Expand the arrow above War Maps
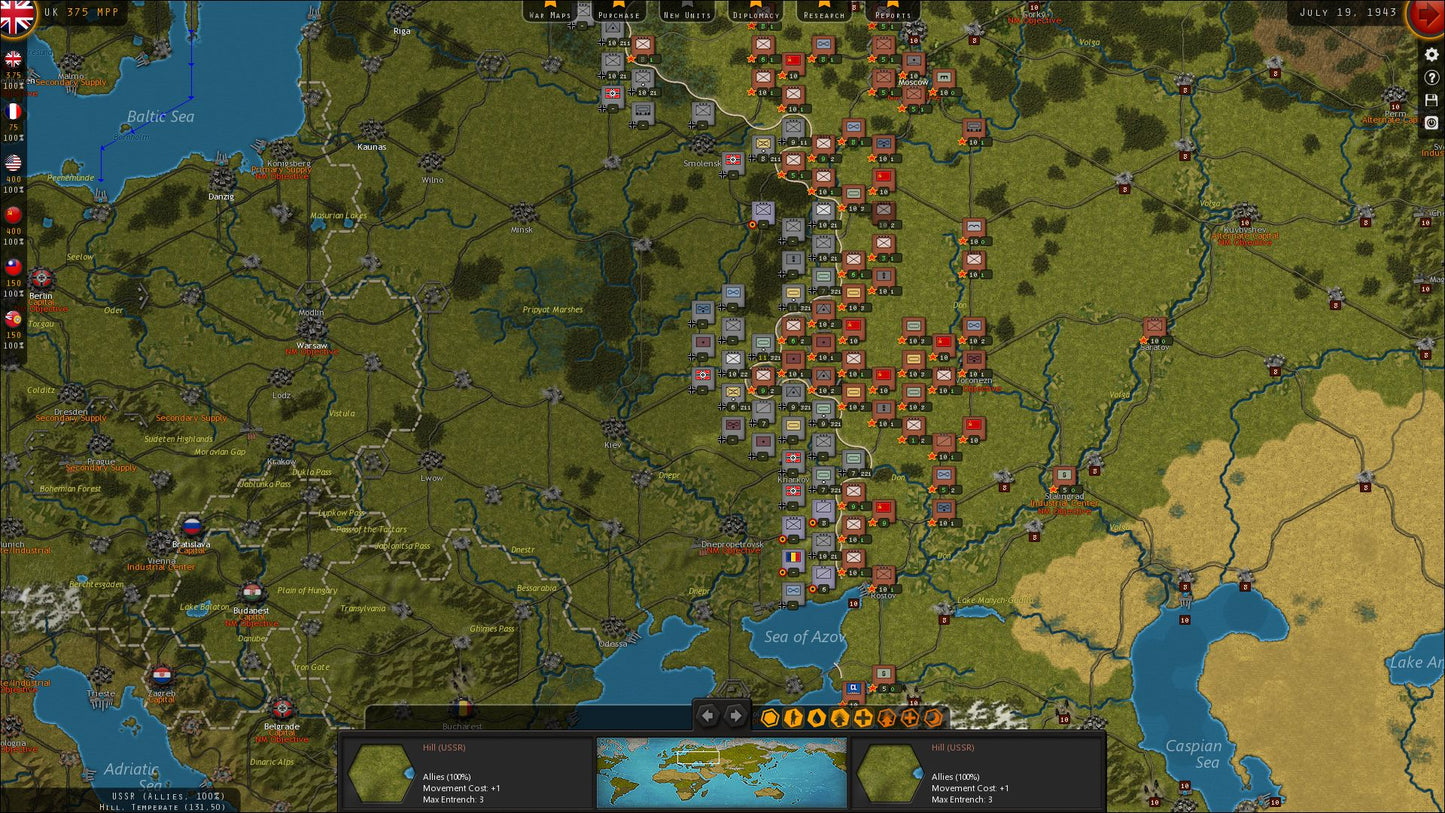The height and width of the screenshot is (813, 1445). point(550,5)
